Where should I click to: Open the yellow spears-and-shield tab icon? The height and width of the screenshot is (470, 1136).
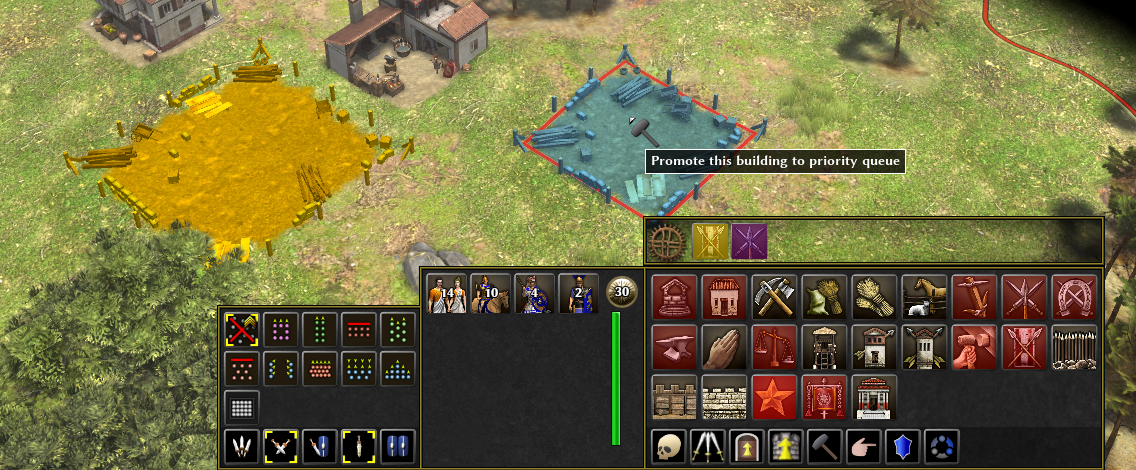pyautogui.click(x=710, y=242)
